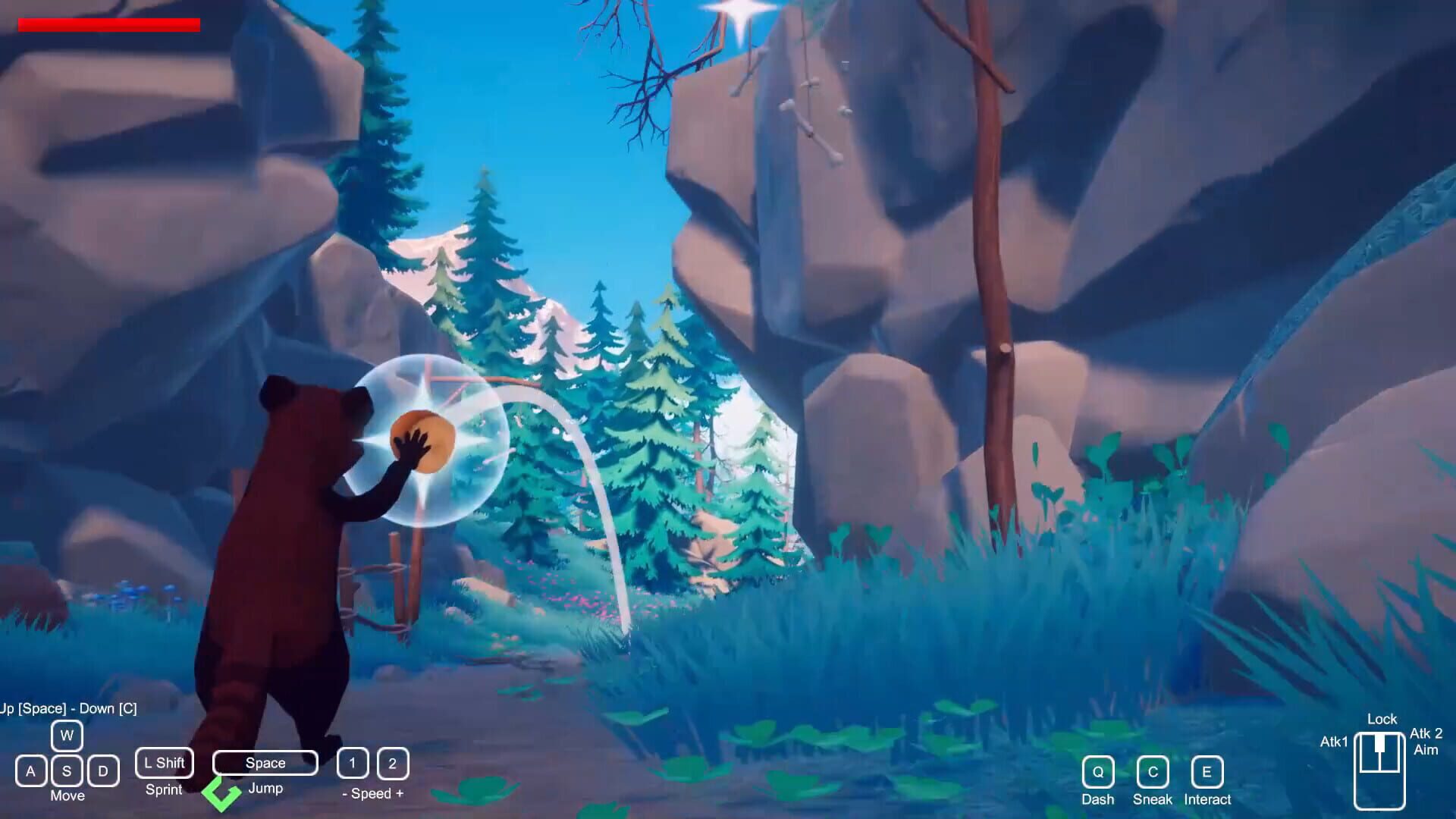Click the Space Jump button
Image resolution: width=1456 pixels, height=819 pixels.
[x=264, y=763]
